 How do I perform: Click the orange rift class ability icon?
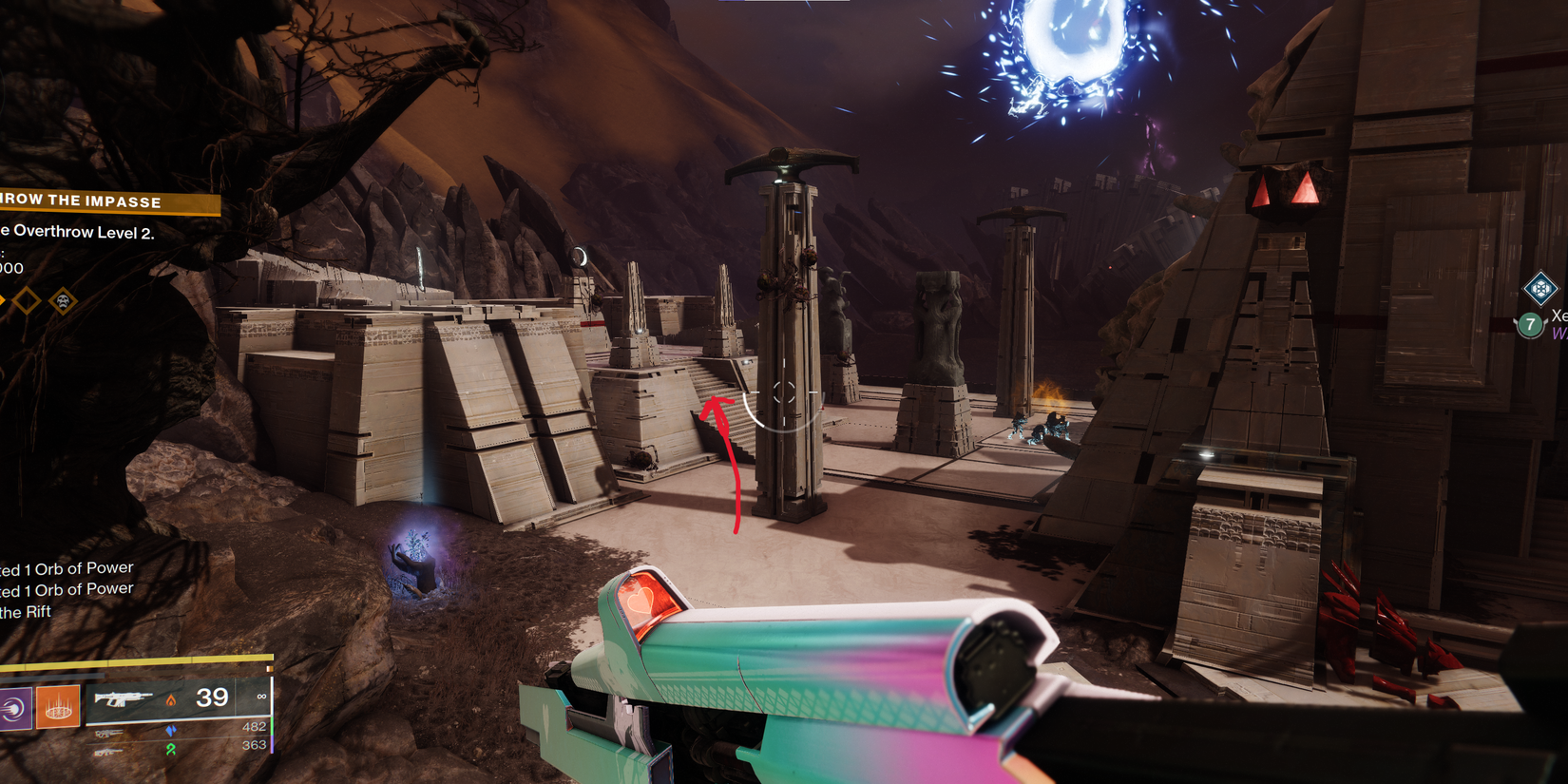tap(57, 707)
